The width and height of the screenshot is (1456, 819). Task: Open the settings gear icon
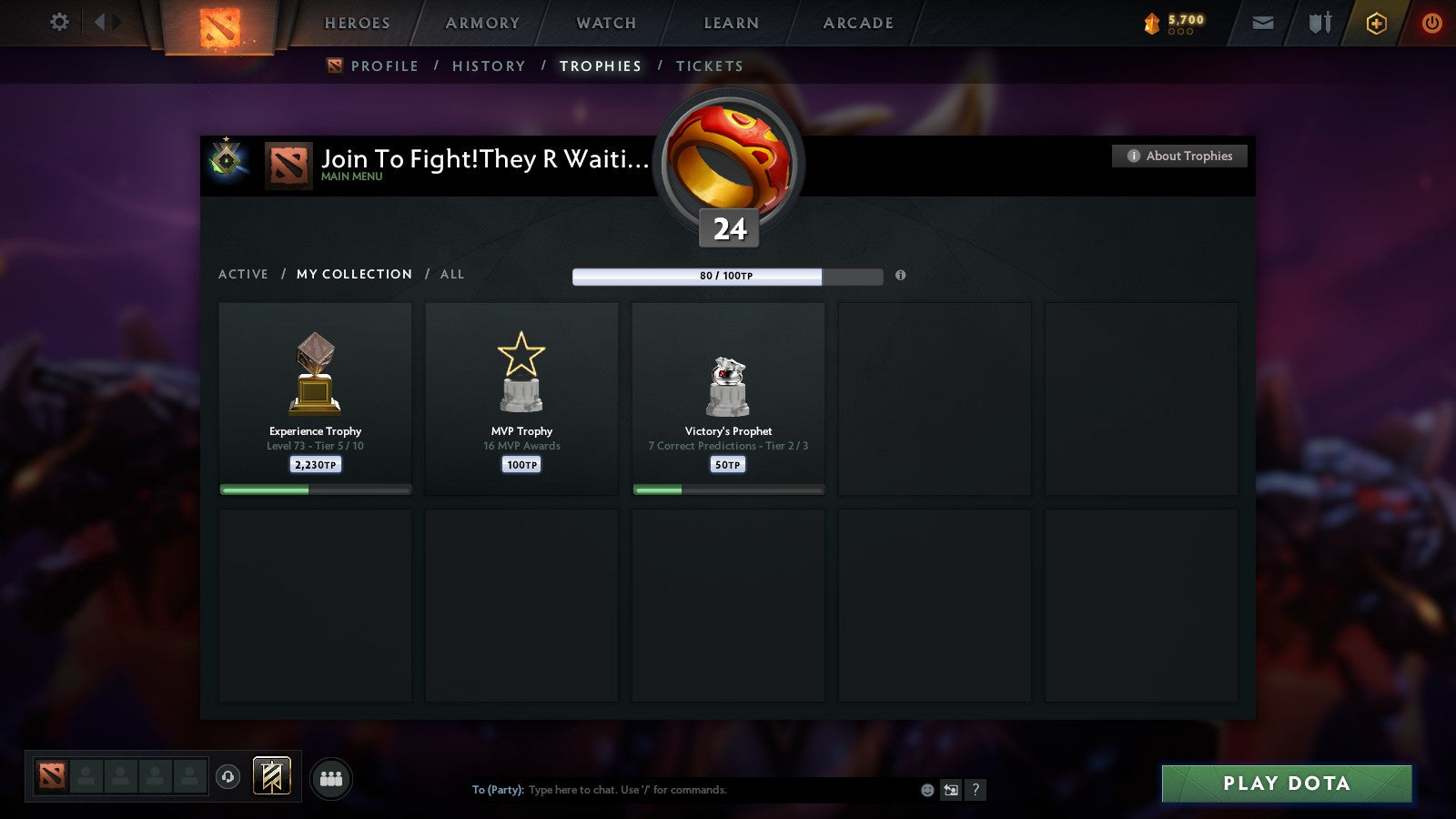click(x=59, y=23)
